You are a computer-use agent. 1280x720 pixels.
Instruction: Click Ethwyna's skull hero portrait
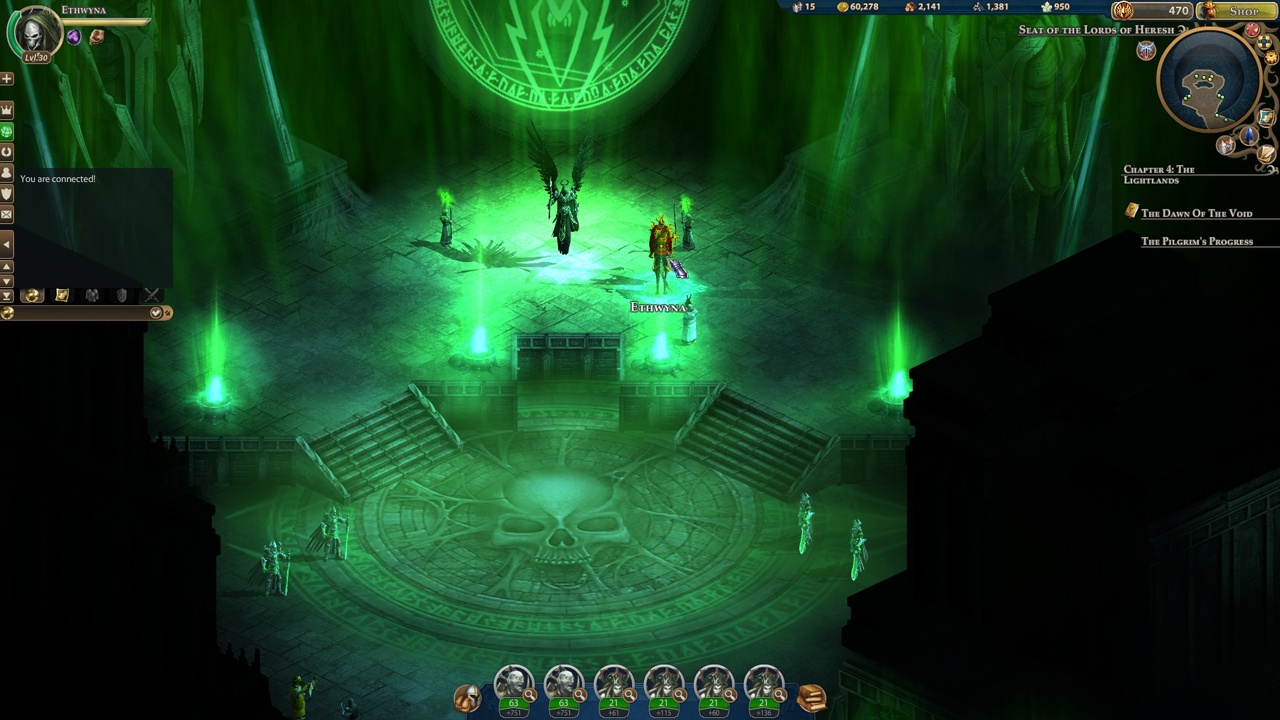(x=33, y=33)
